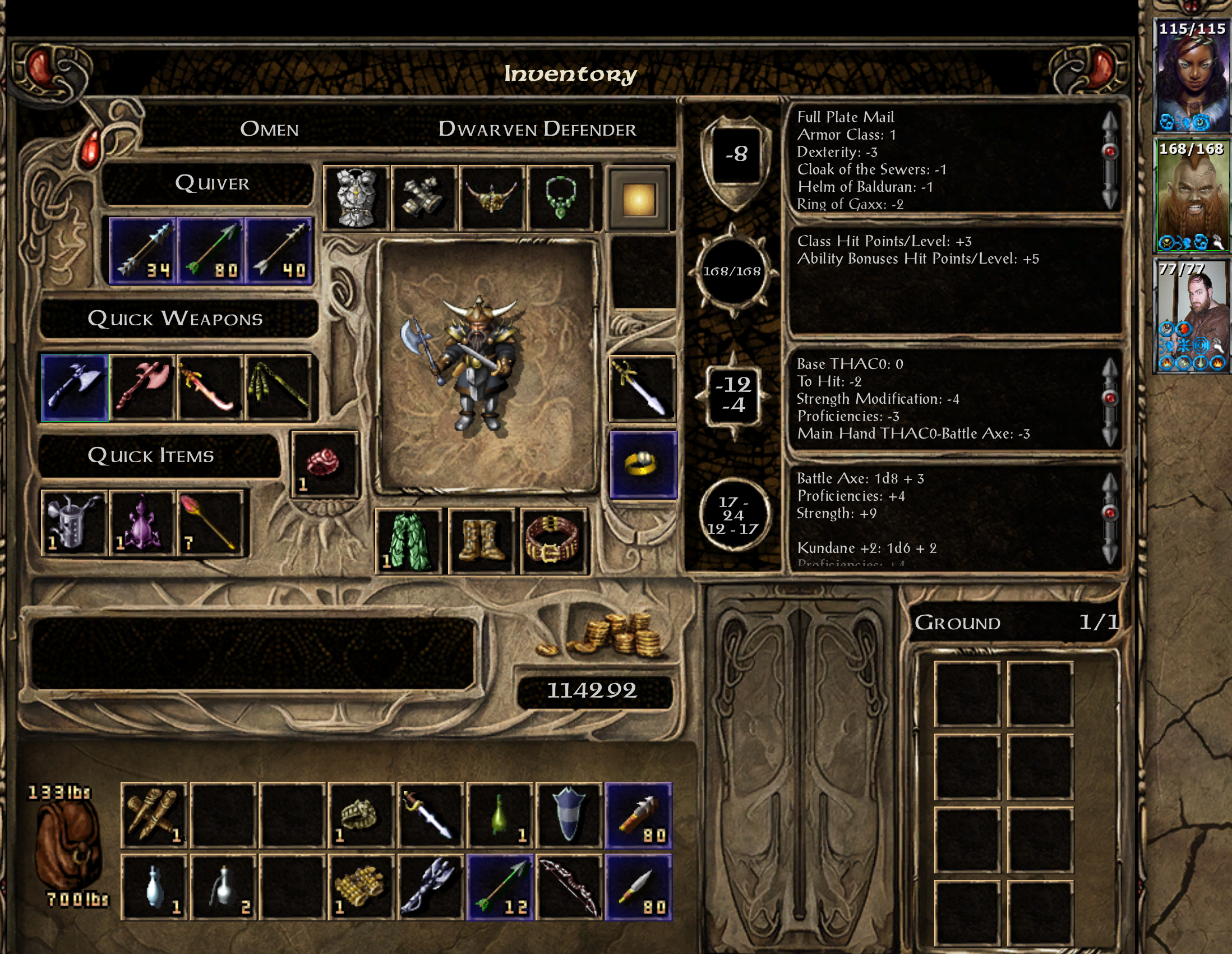
Task: Select the dwarf portrait with 168/168 HP
Action: [1193, 195]
